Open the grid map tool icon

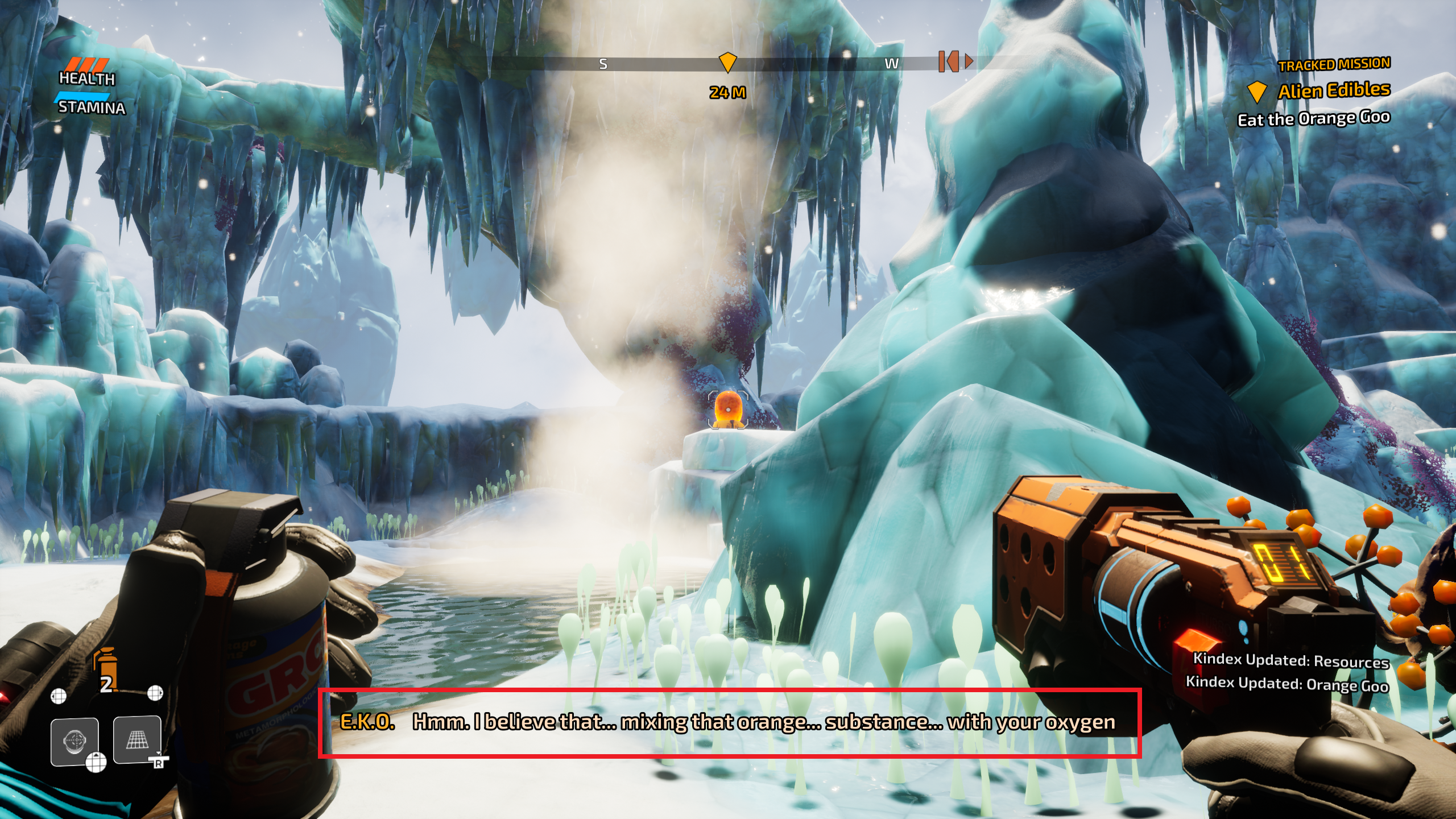[137, 739]
